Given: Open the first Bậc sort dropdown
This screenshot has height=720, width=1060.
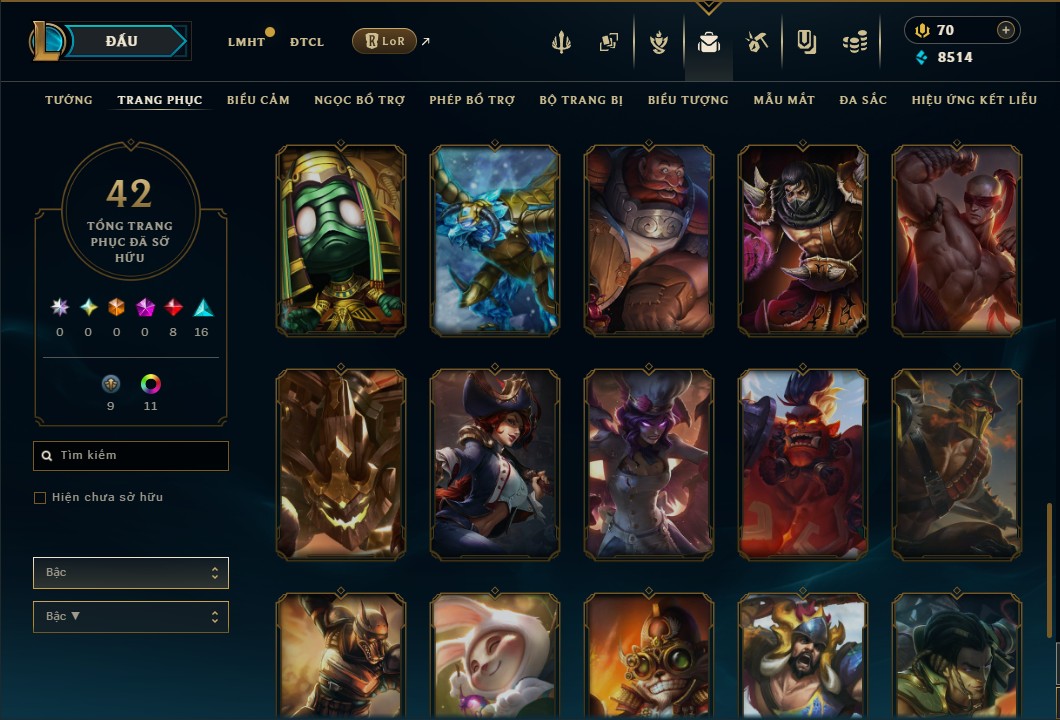Looking at the screenshot, I should click(131, 573).
